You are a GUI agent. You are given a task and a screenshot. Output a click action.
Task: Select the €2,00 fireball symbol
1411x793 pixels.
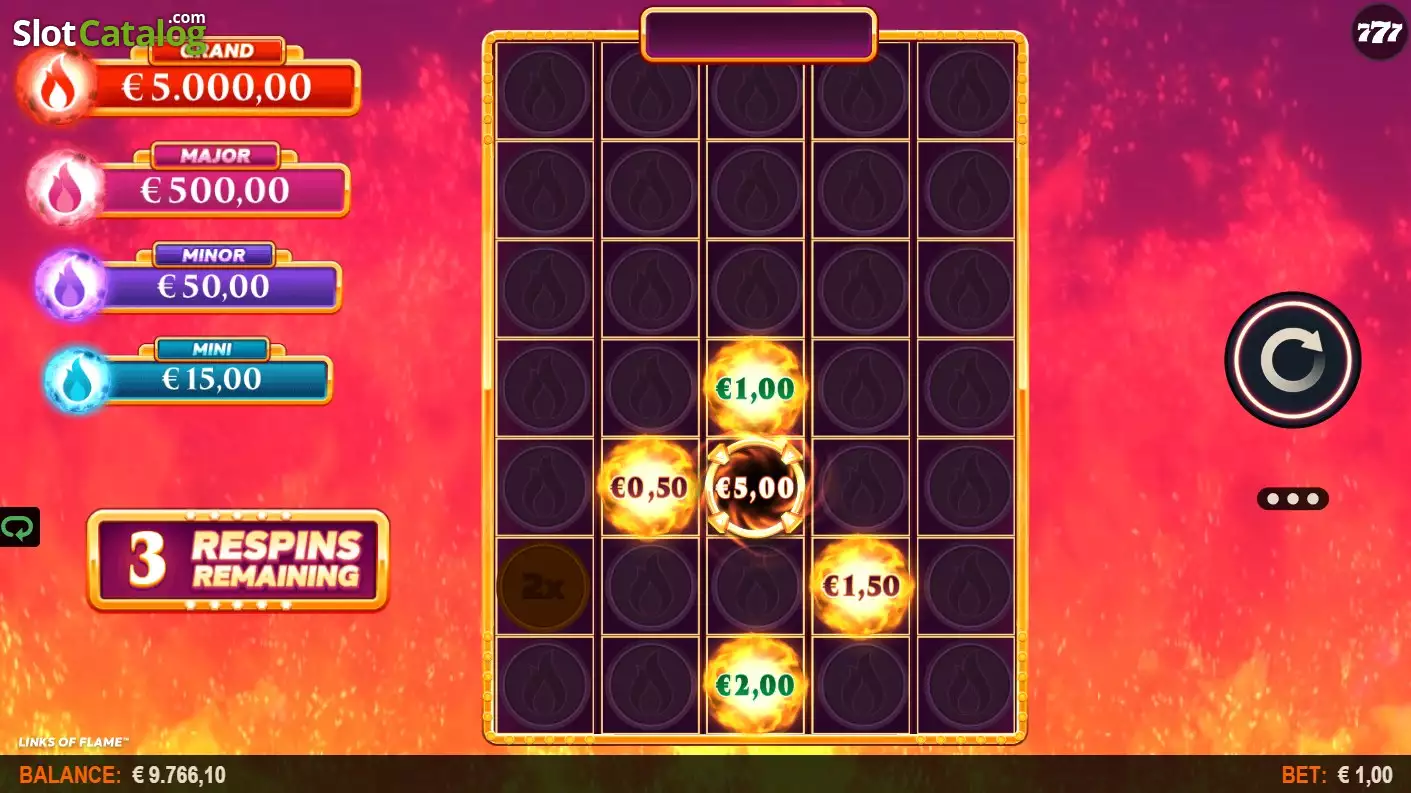coord(755,685)
